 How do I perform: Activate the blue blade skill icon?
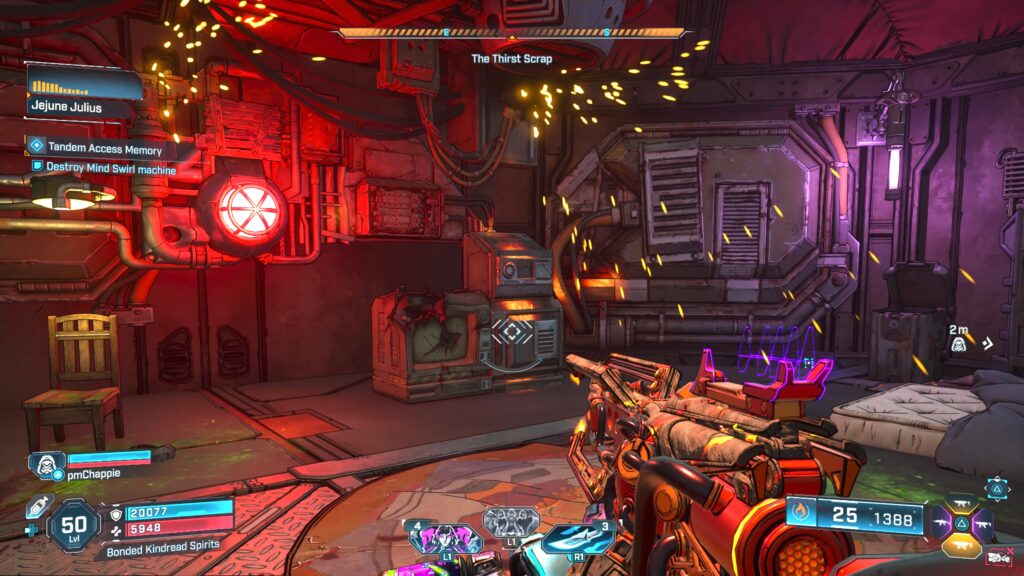click(576, 538)
